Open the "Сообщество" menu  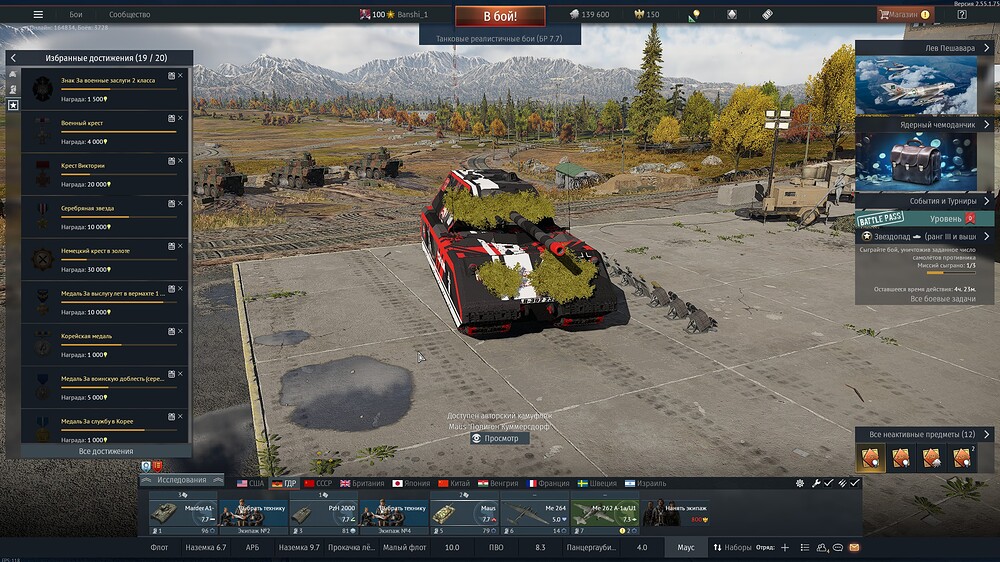coord(129,15)
